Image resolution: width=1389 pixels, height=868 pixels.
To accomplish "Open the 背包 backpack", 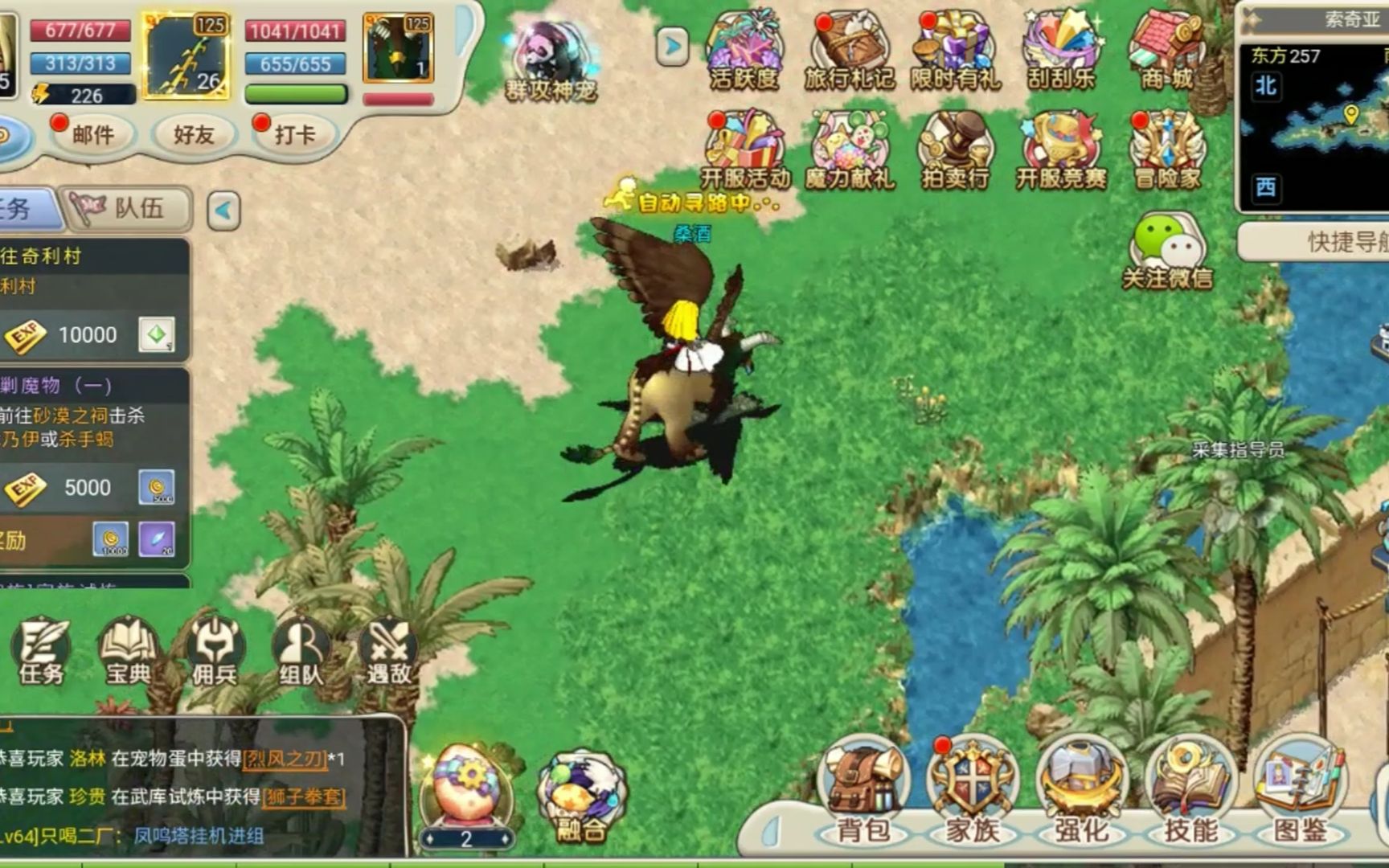I will [863, 791].
